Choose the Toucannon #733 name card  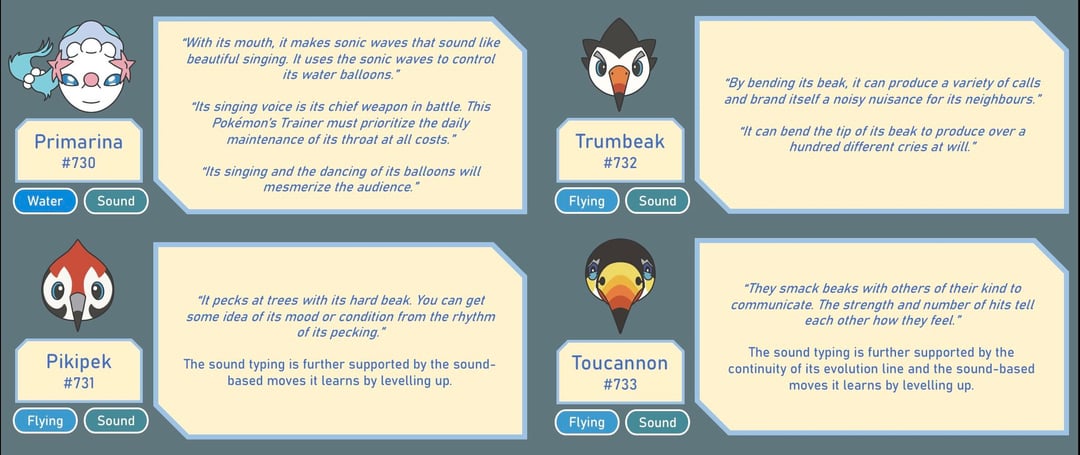tap(620, 372)
